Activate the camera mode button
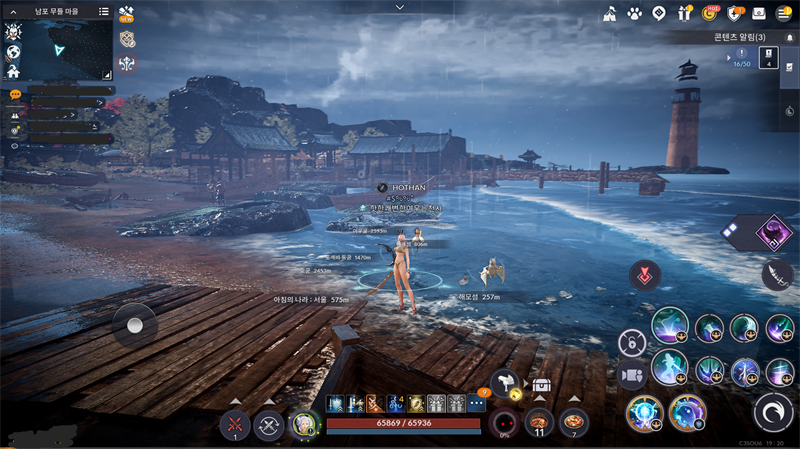The width and height of the screenshot is (800, 449). coord(632,376)
